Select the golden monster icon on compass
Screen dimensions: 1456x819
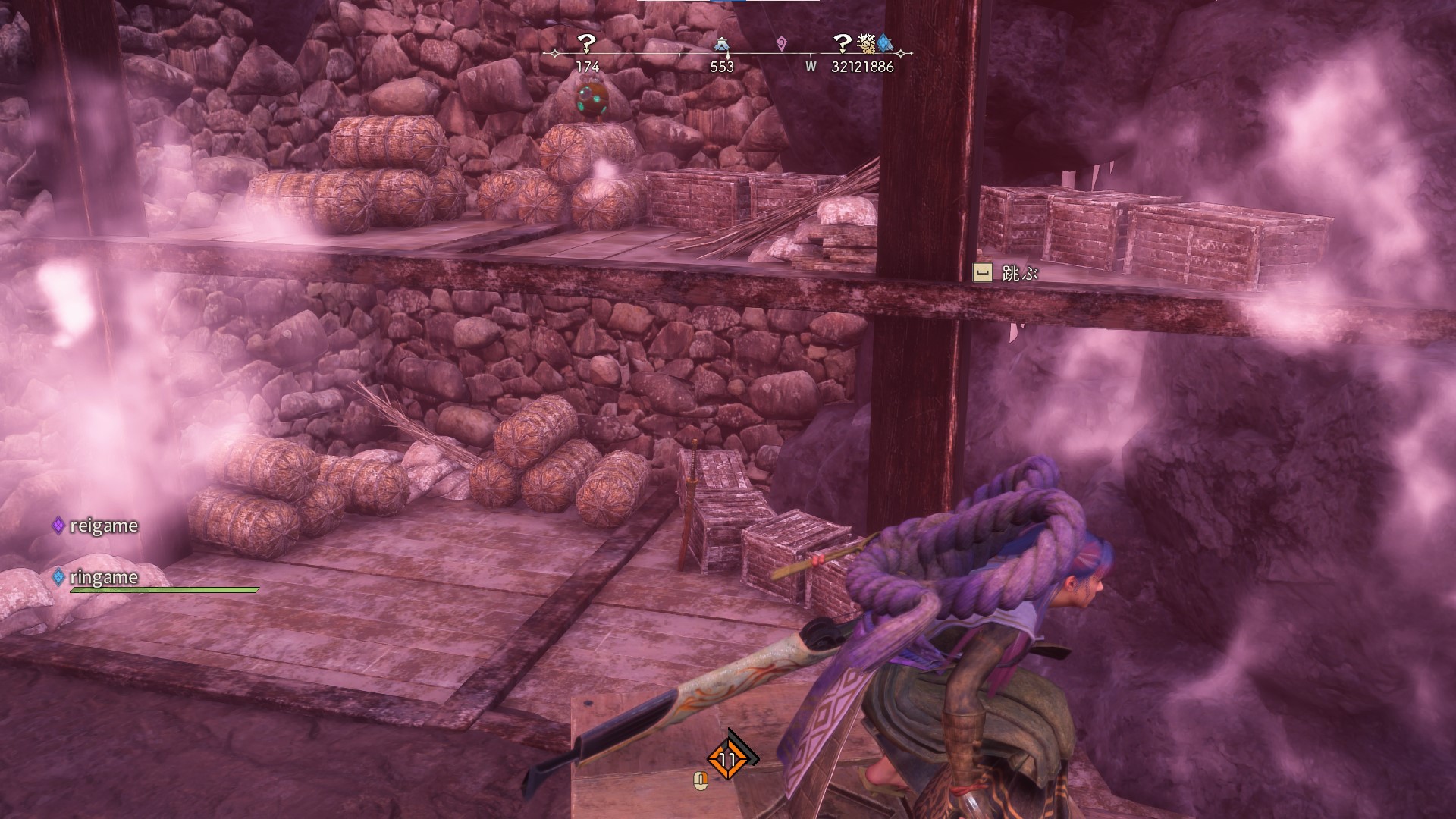pos(865,42)
